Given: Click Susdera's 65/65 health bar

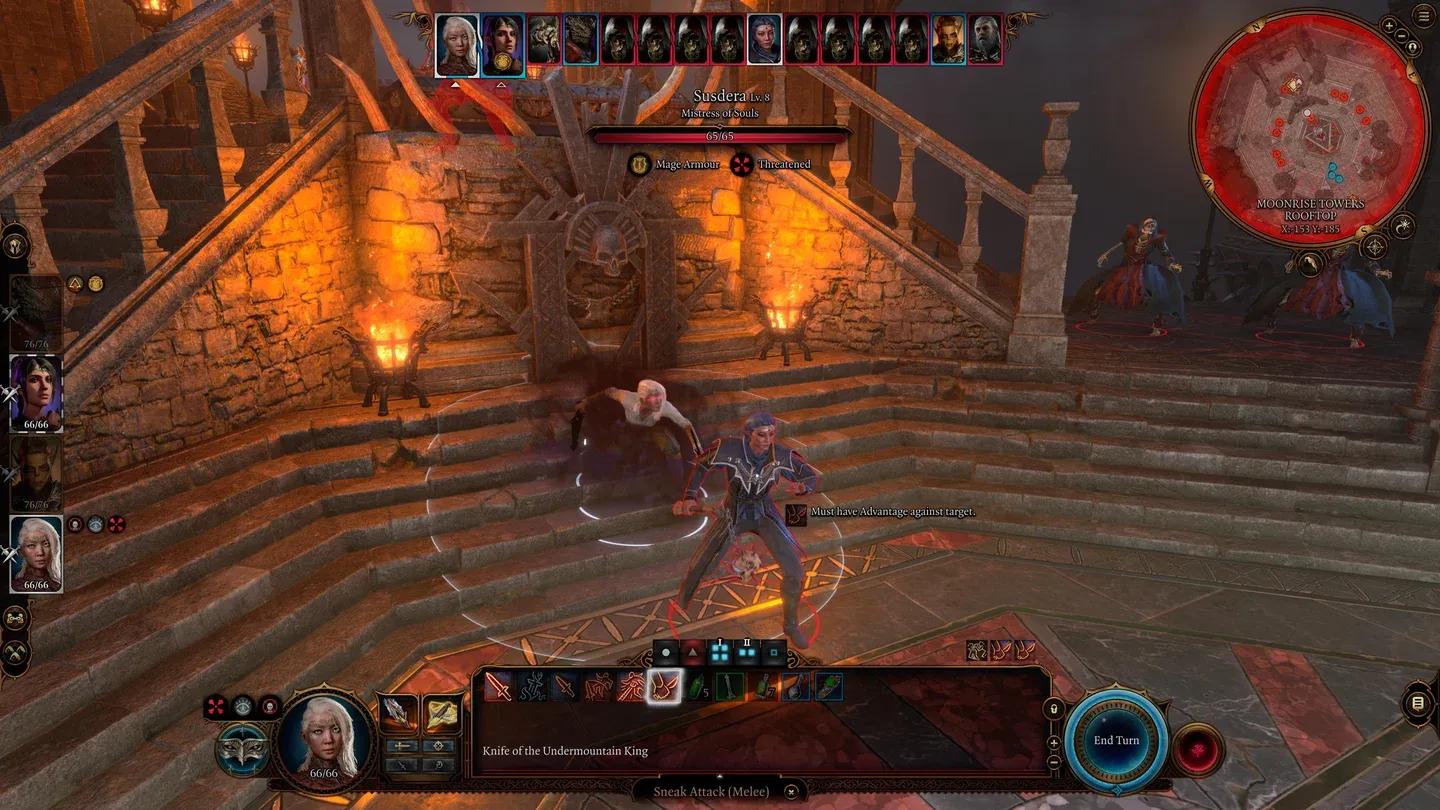Looking at the screenshot, I should tap(718, 135).
